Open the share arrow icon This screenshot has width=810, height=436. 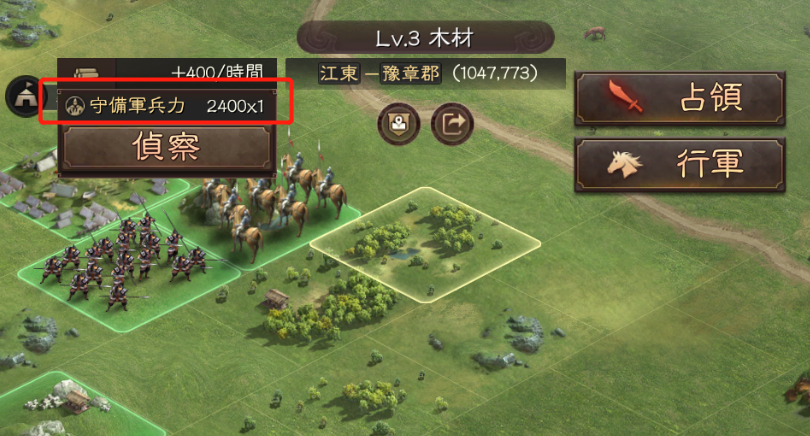click(x=451, y=124)
